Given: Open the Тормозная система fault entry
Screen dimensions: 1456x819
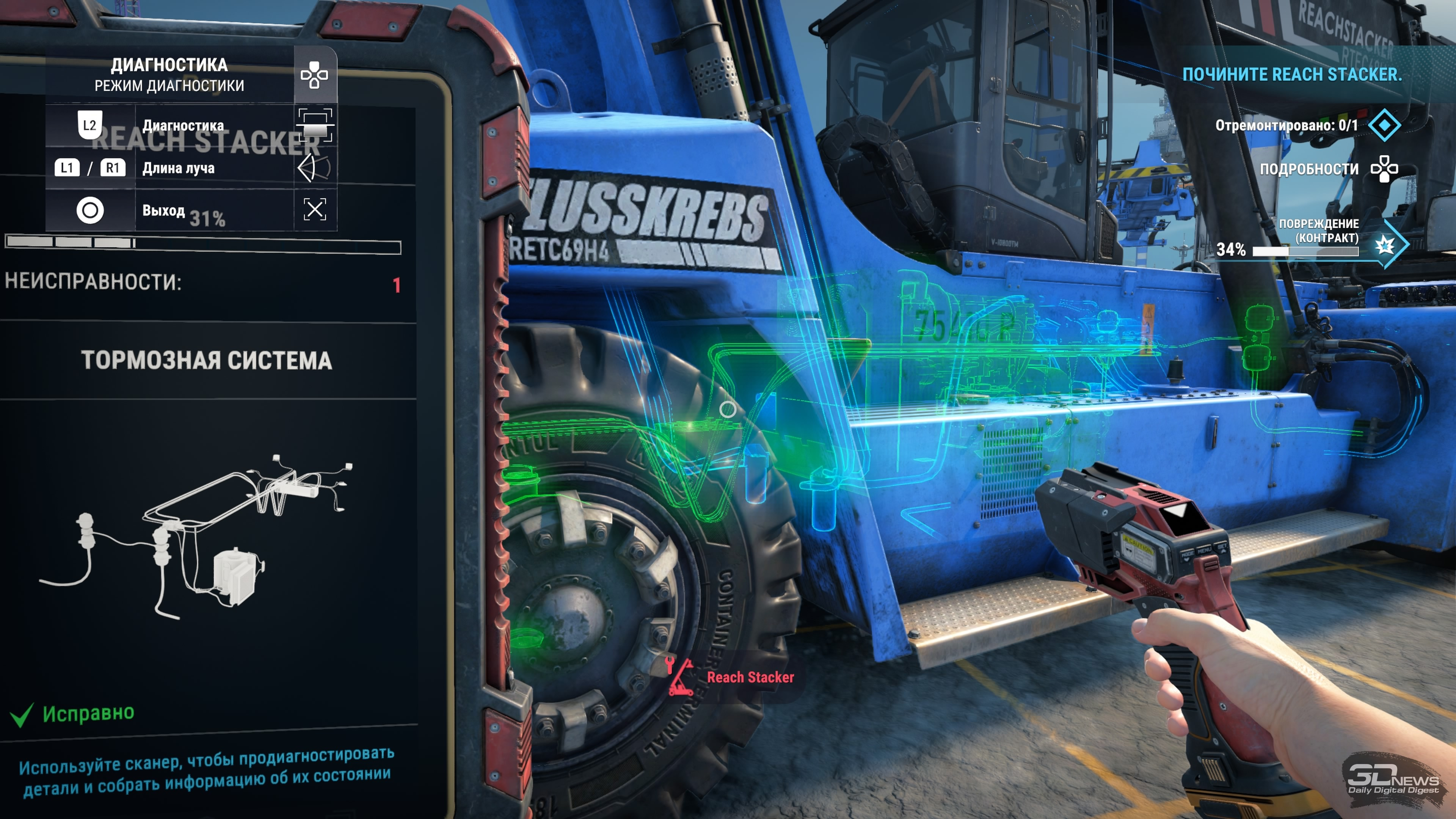Looking at the screenshot, I should point(206,361).
